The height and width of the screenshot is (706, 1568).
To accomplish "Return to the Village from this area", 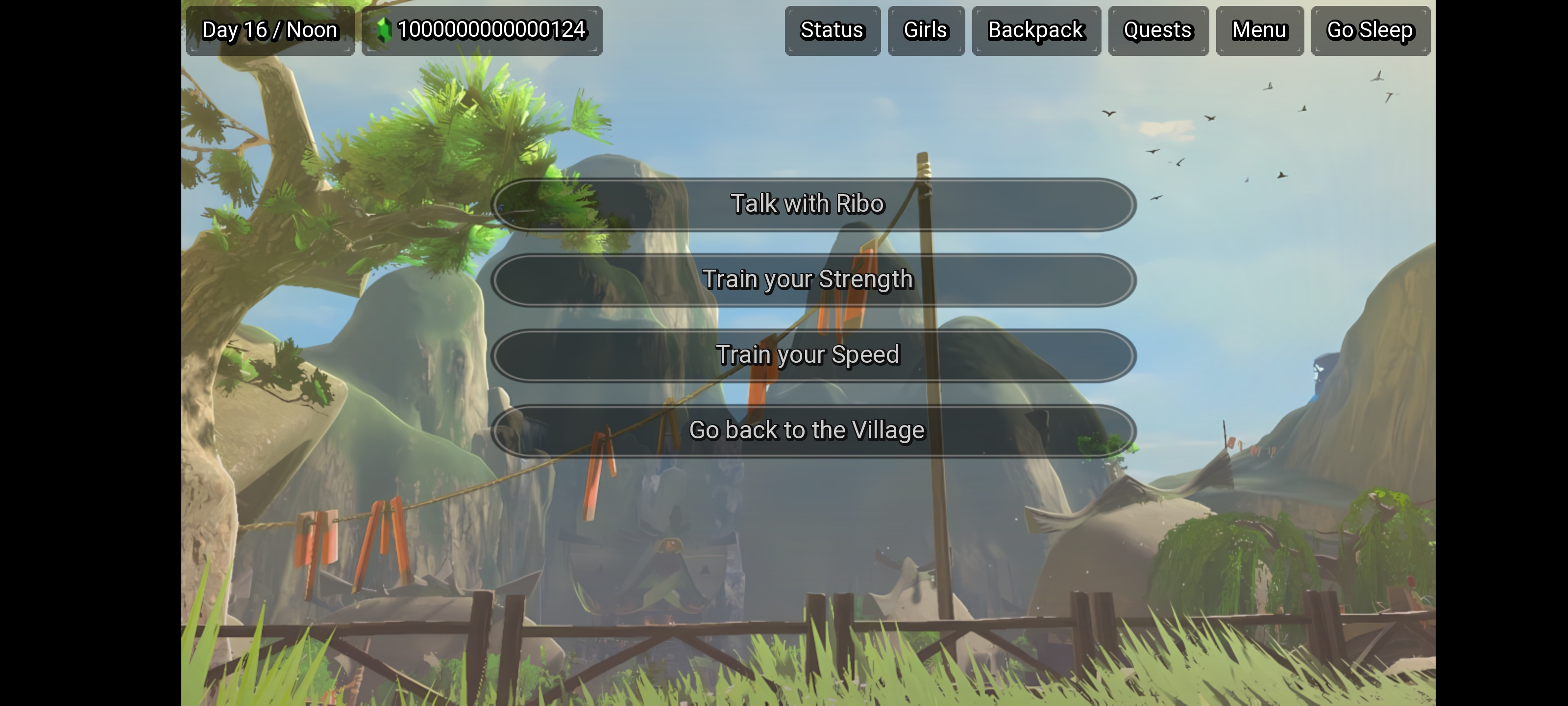I will tap(808, 430).
